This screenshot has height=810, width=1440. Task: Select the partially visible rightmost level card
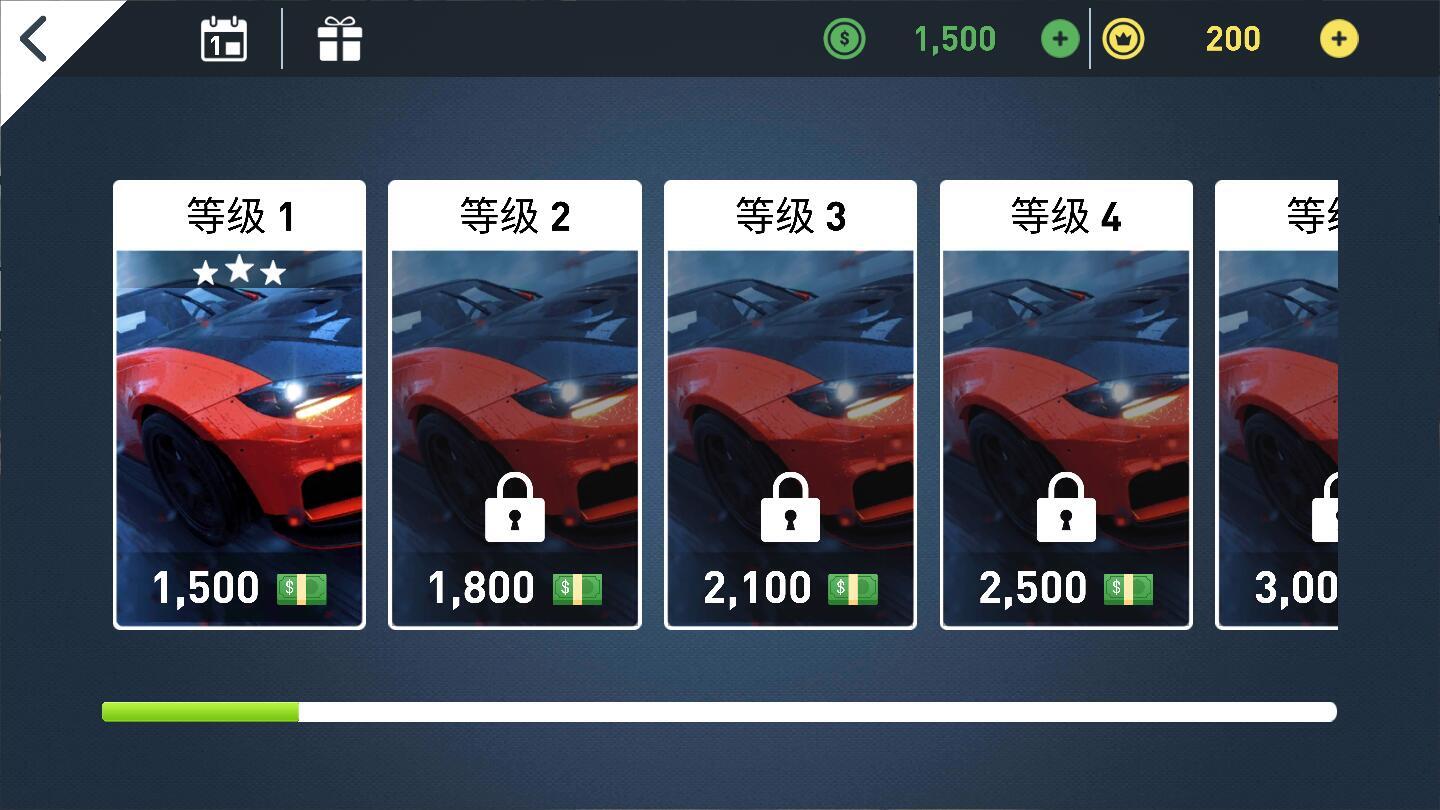1320,400
